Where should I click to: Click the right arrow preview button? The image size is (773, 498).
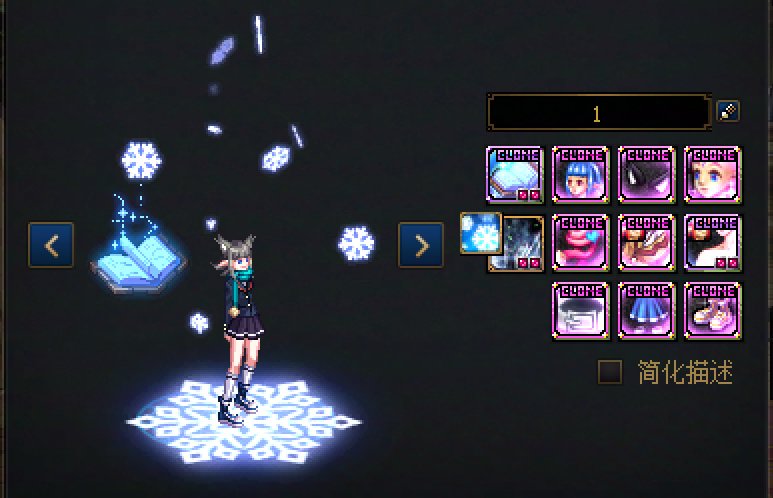pyautogui.click(x=420, y=244)
